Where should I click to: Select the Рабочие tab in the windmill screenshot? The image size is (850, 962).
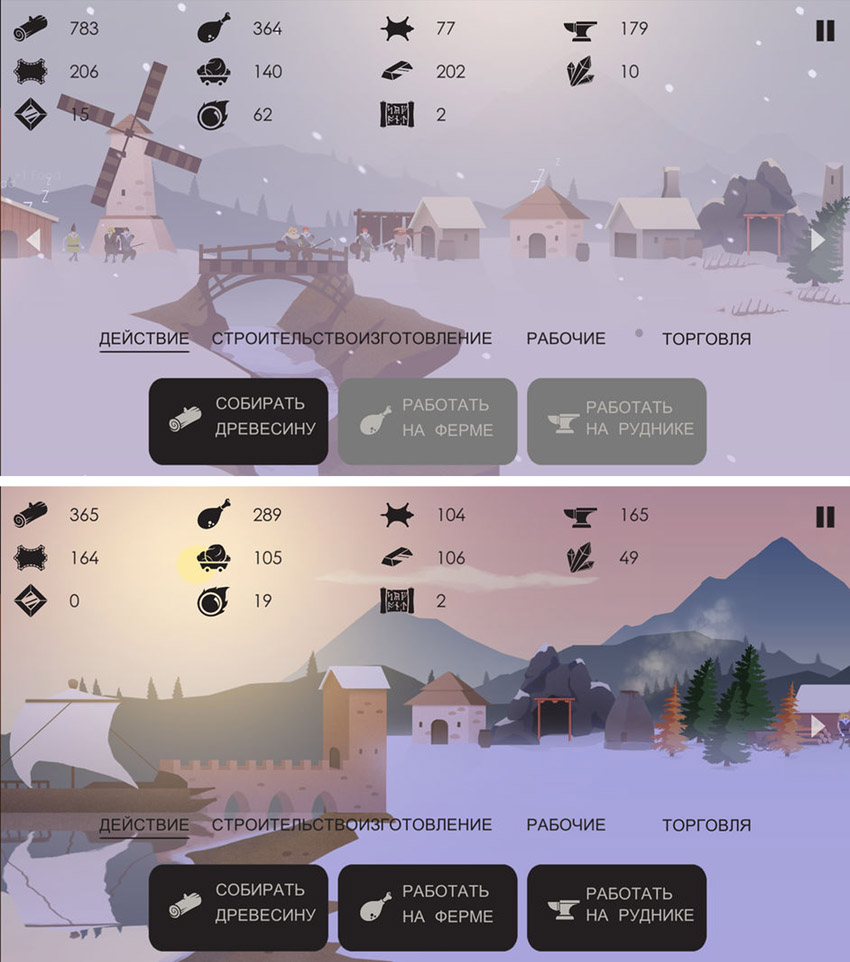566,338
